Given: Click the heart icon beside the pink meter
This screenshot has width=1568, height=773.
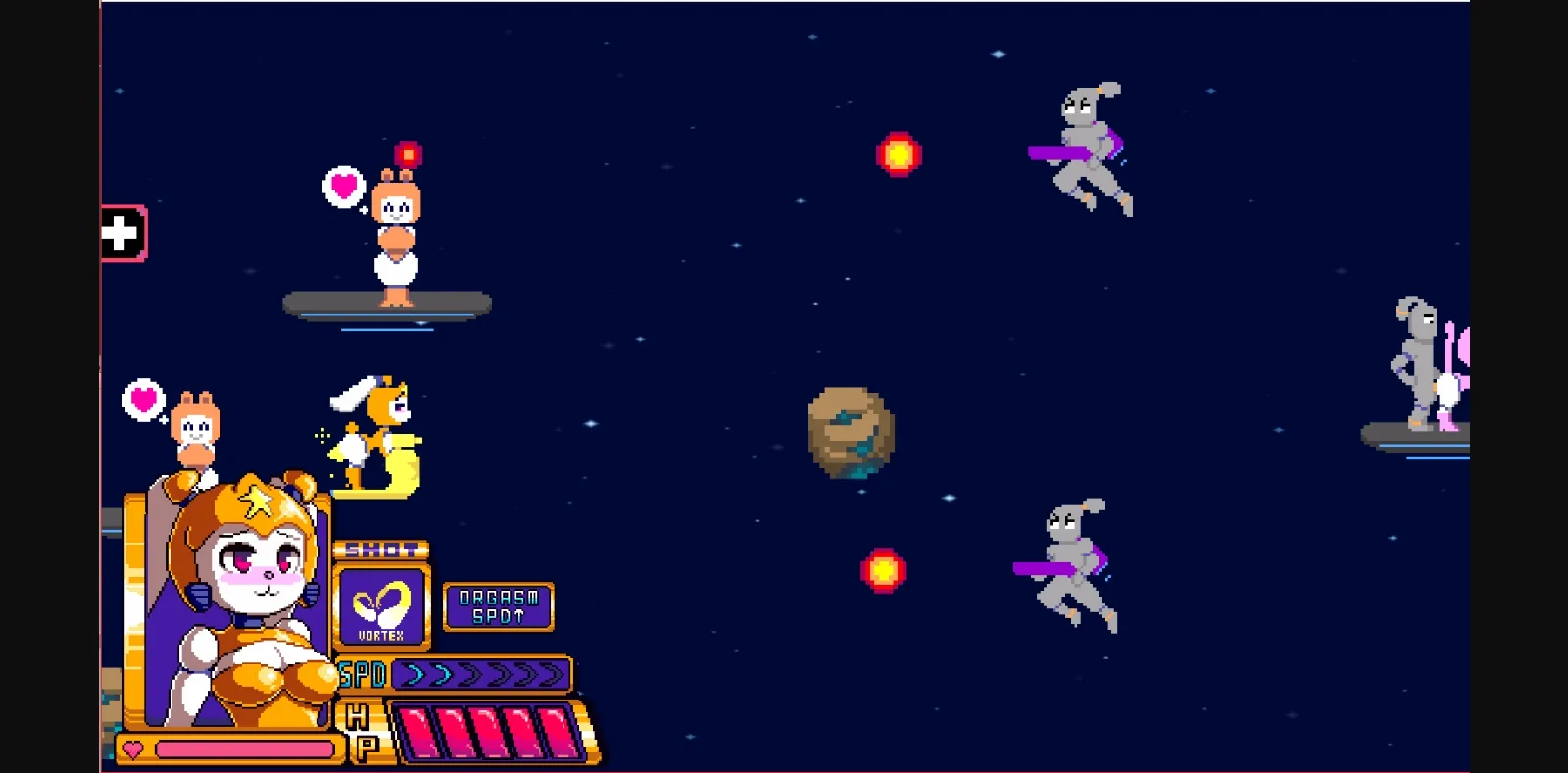Looking at the screenshot, I should tap(132, 749).
